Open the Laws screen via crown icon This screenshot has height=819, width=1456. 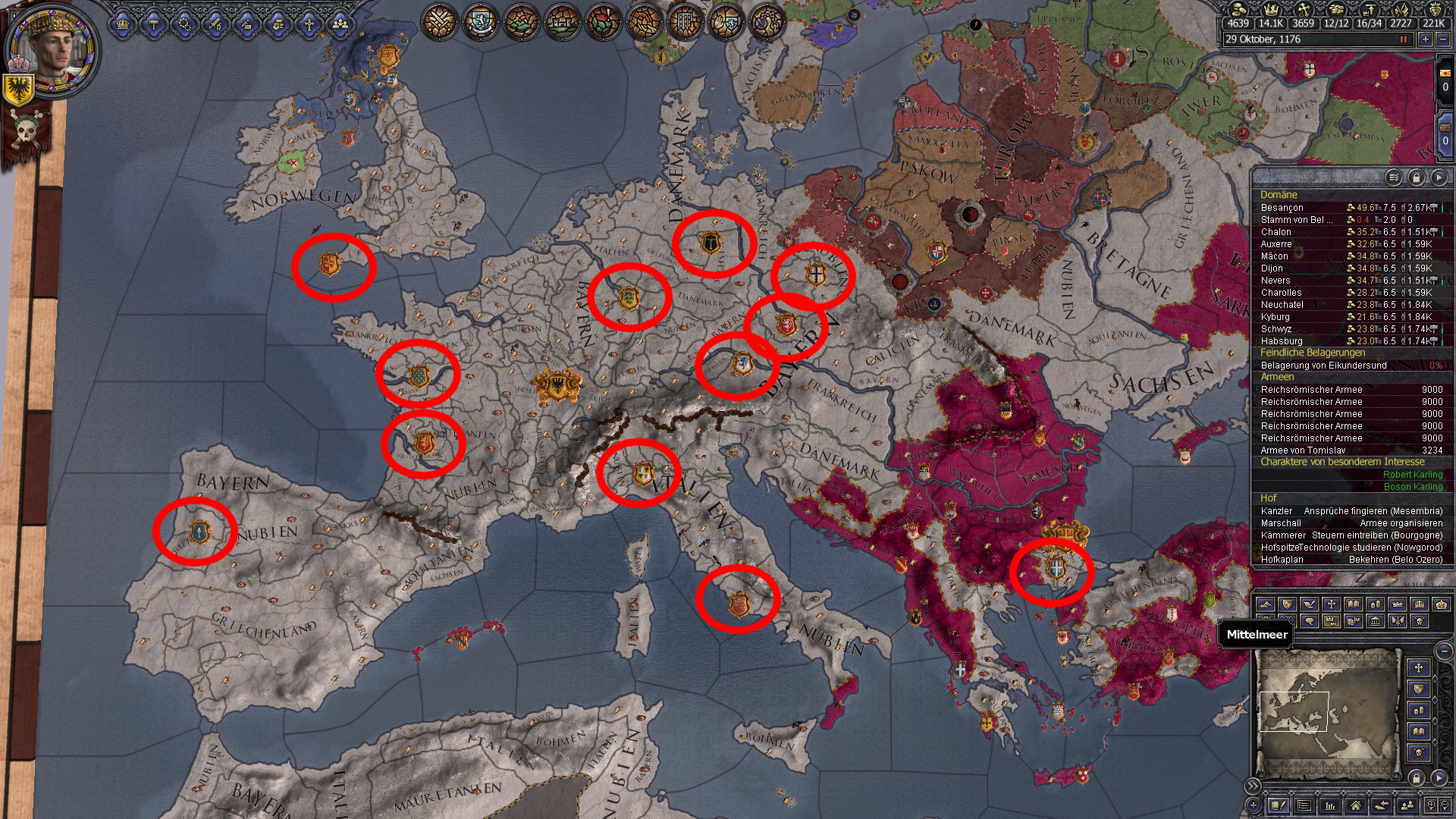pyautogui.click(x=123, y=25)
